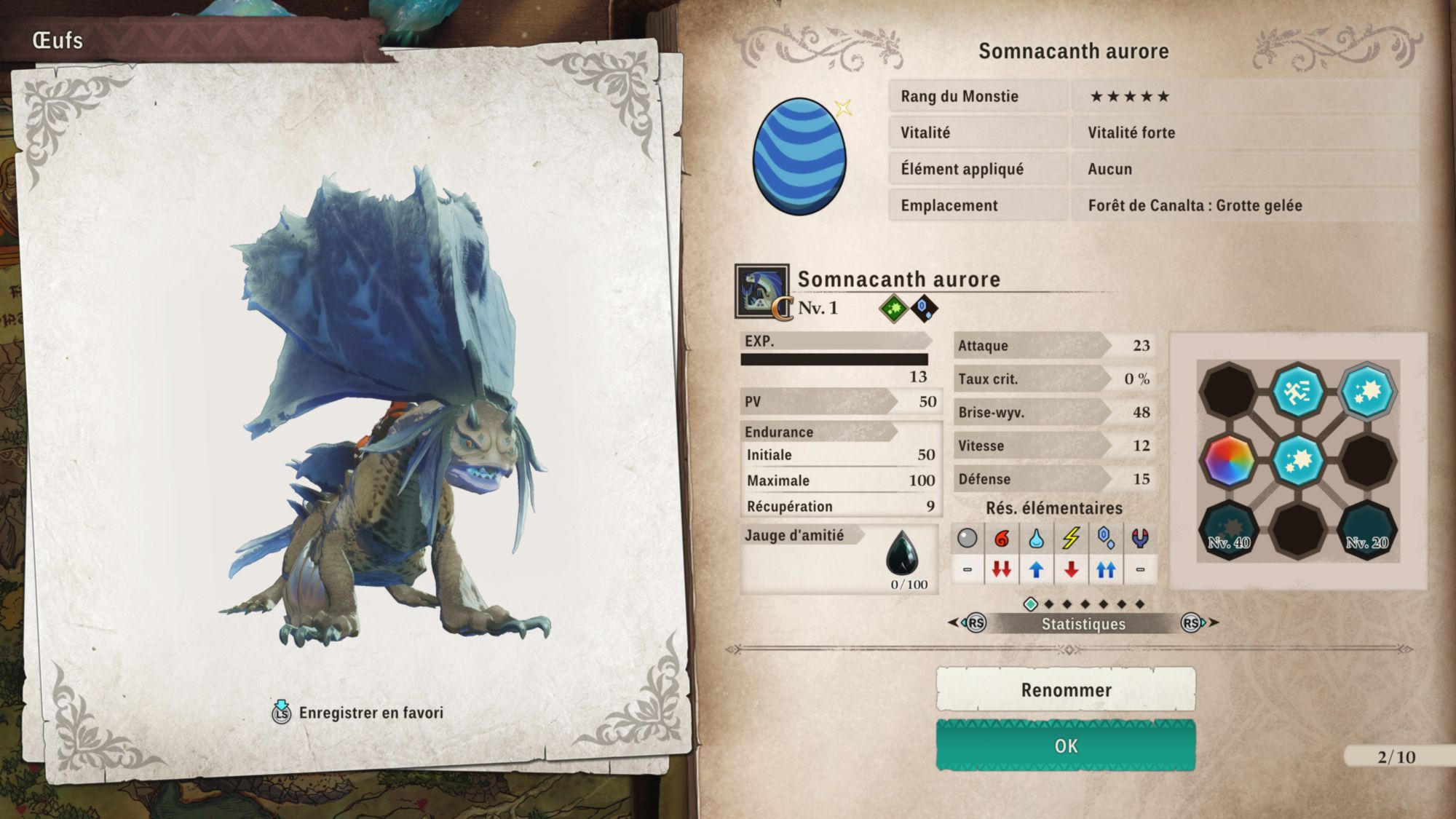Image resolution: width=1456 pixels, height=819 pixels.
Task: Select the running figure gene slot
Action: pos(1298,392)
